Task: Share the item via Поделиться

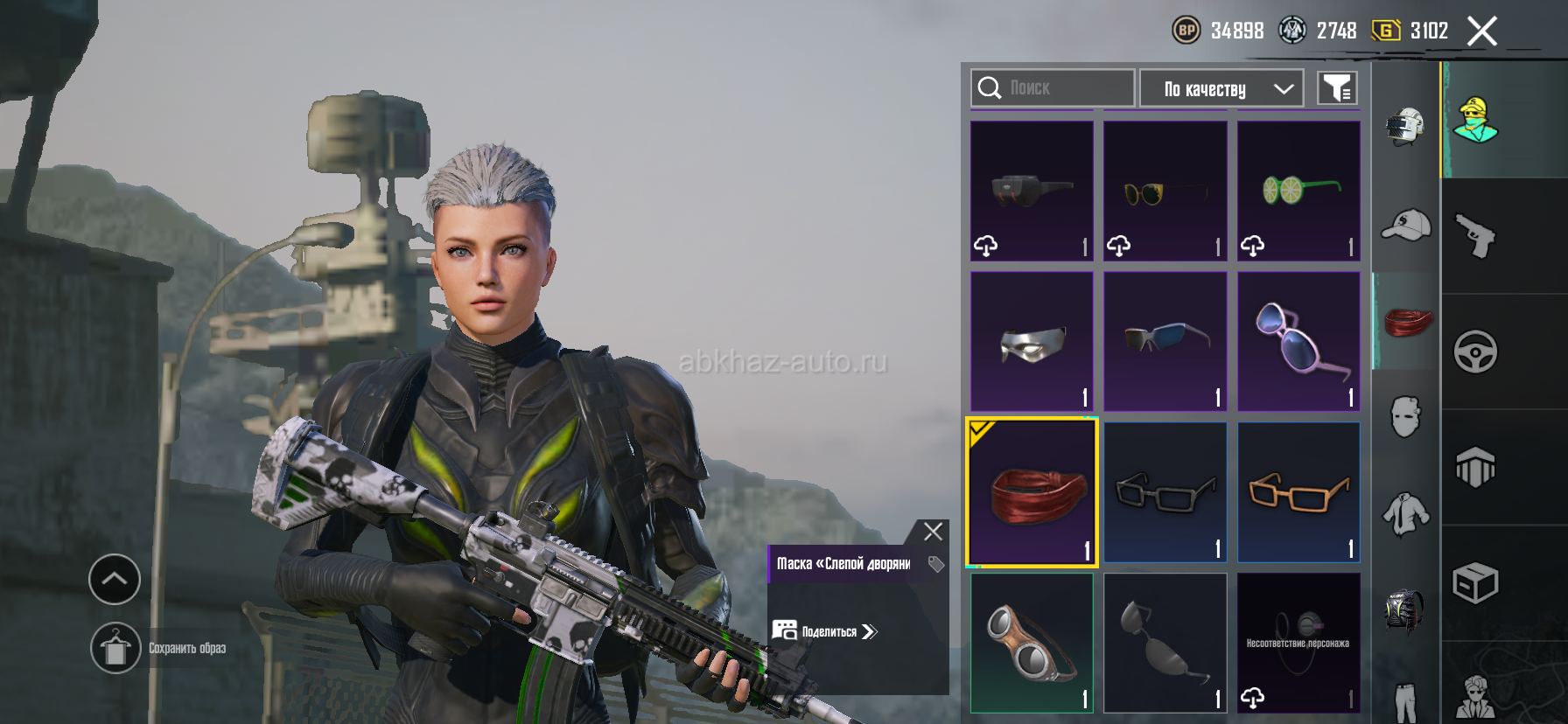Action: 825,631
